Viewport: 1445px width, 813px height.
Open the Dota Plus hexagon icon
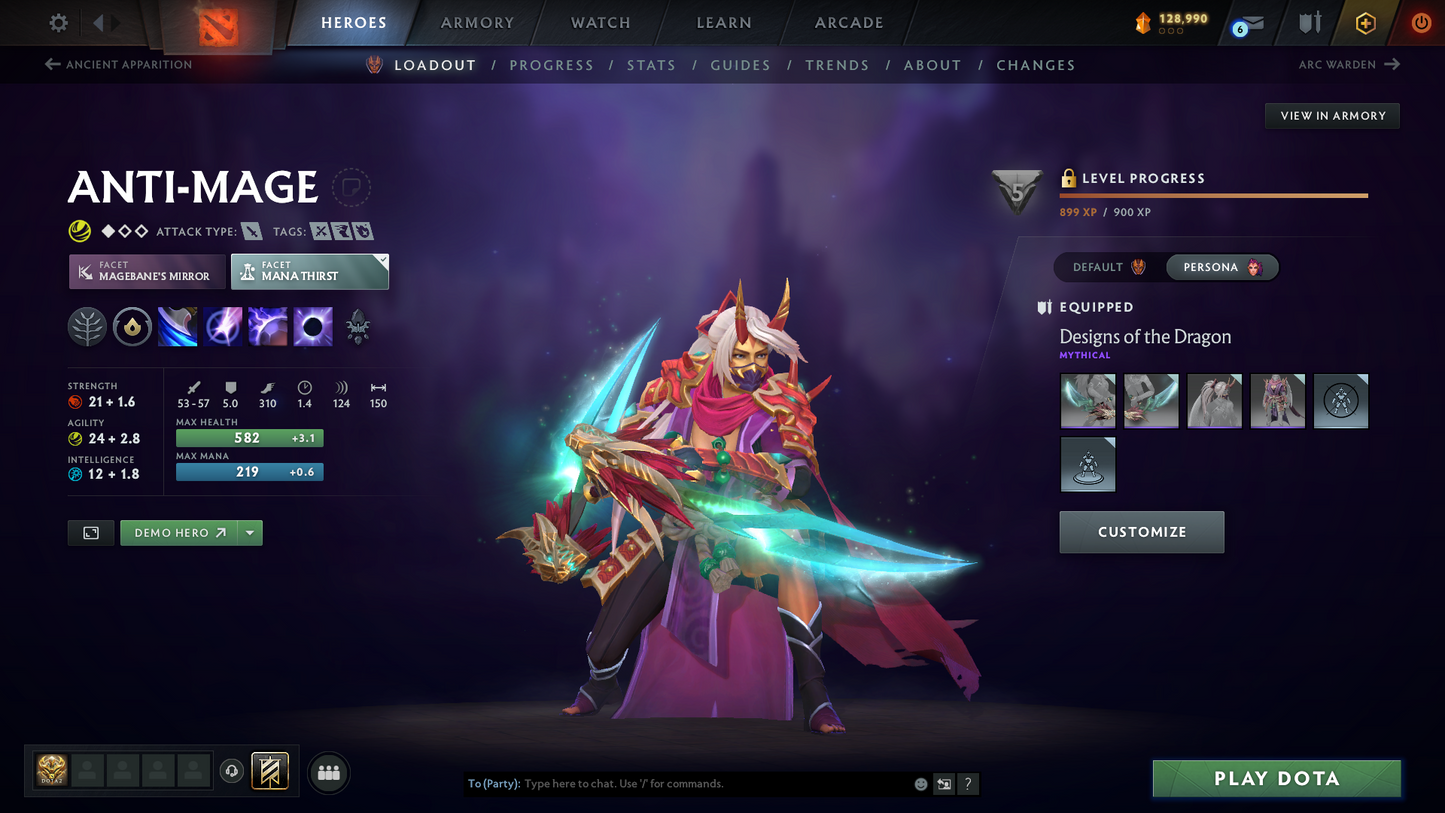[1366, 22]
